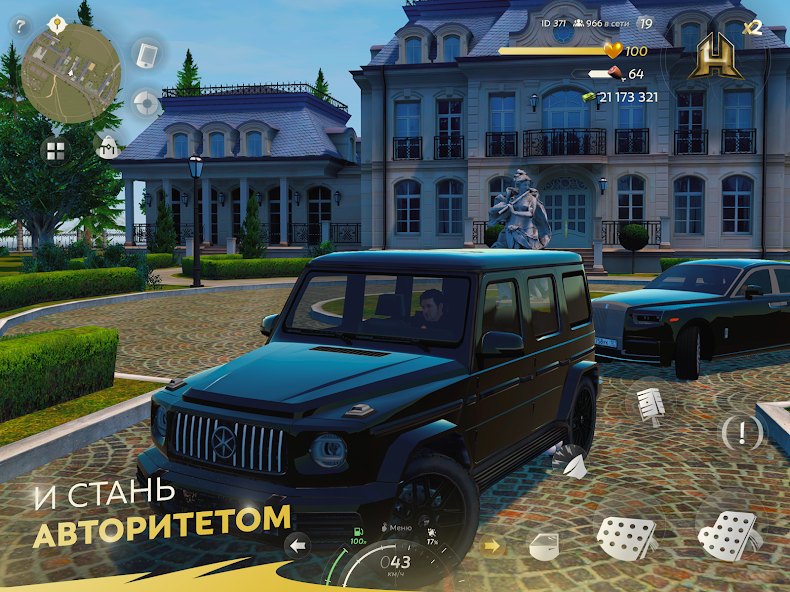Screen dimensions: 790x592
Task: Sound the car horn
Action: tap(571, 459)
